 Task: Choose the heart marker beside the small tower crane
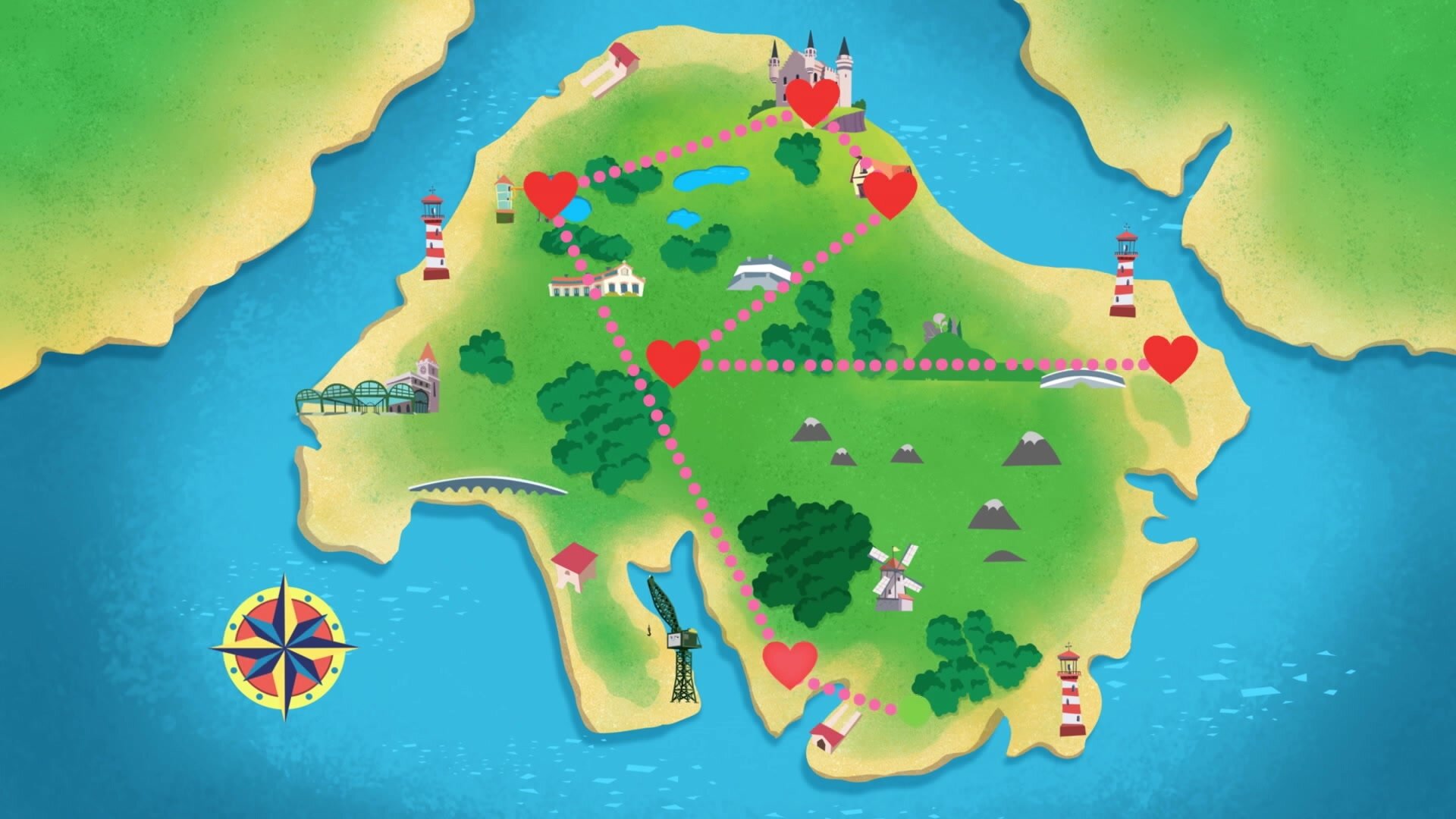point(551,193)
